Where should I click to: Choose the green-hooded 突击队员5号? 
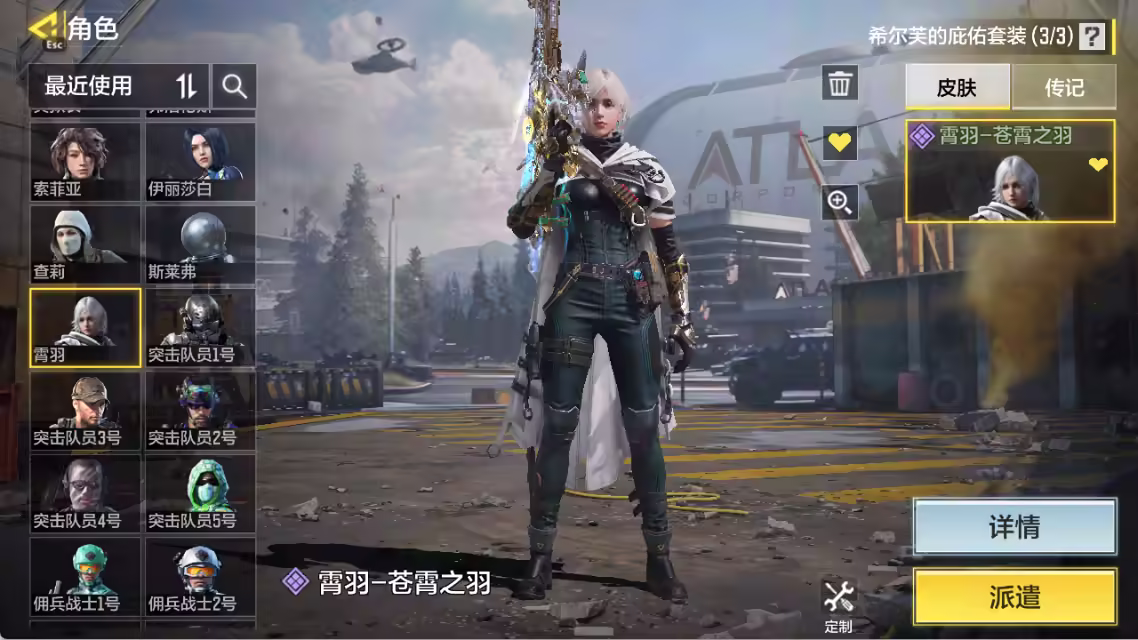pyautogui.click(x=200, y=493)
